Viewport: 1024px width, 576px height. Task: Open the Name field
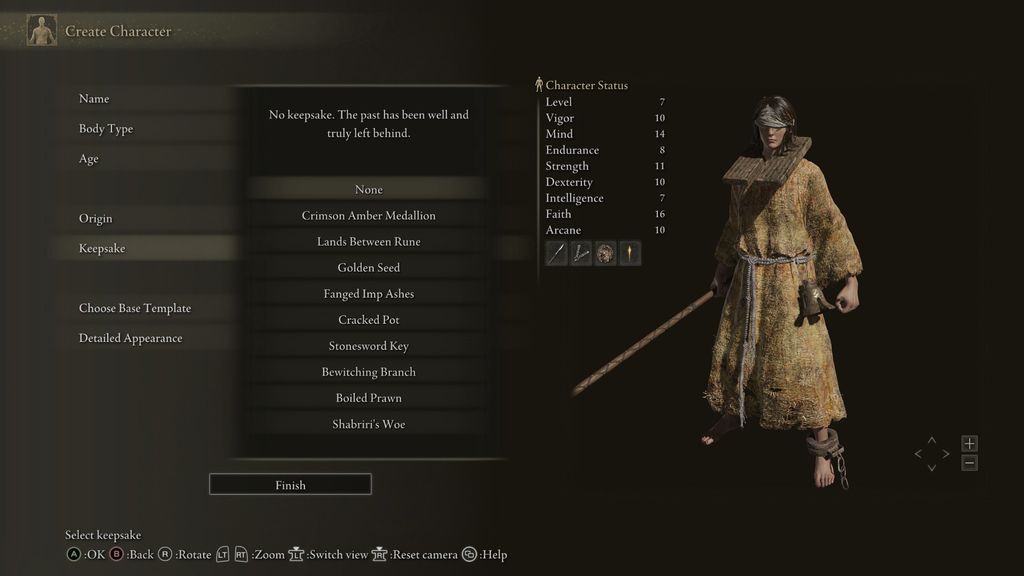(x=94, y=99)
